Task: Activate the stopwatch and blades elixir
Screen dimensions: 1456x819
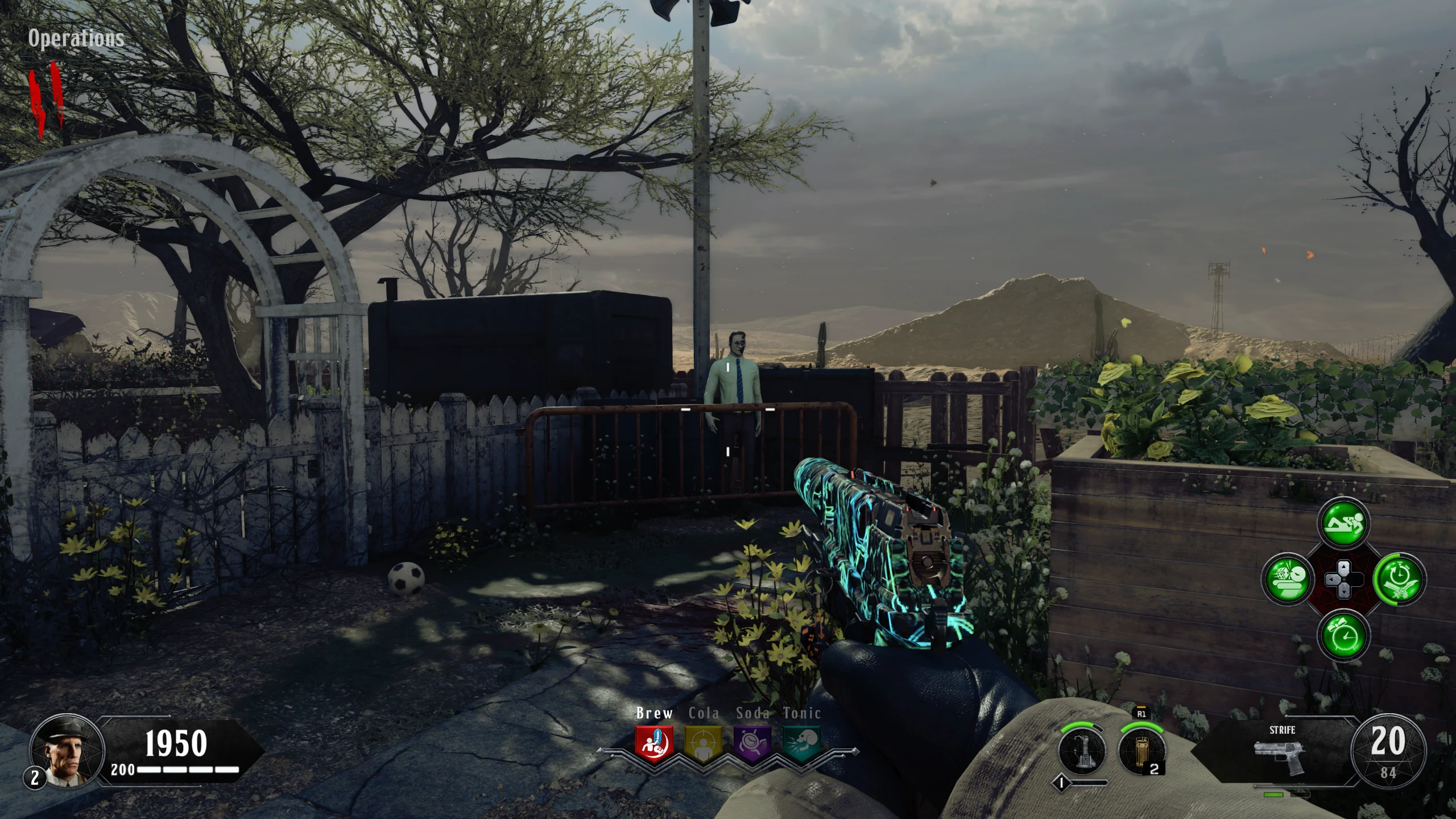Action: [1399, 580]
